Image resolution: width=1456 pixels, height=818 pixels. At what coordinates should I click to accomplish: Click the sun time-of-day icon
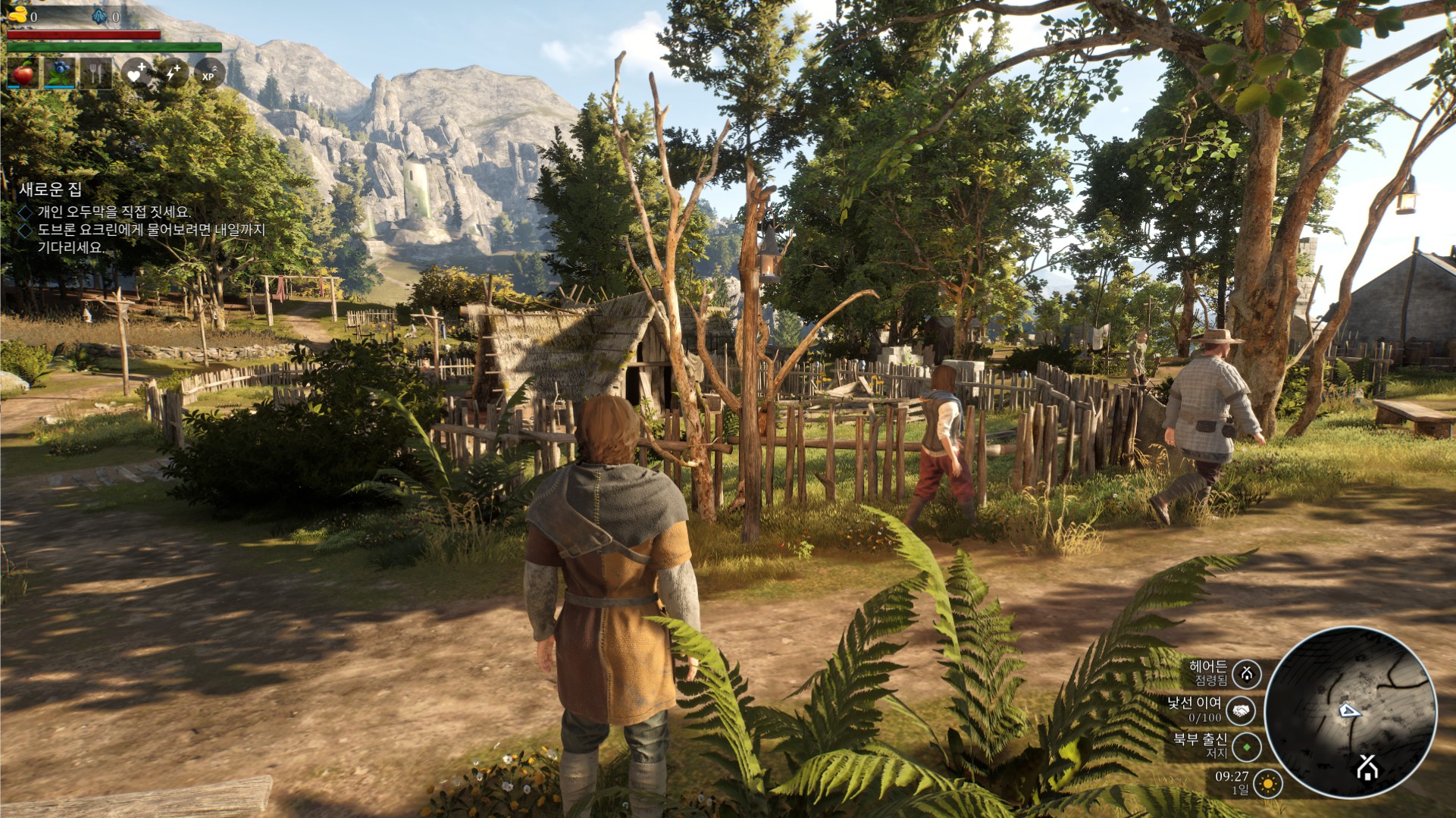(1267, 782)
